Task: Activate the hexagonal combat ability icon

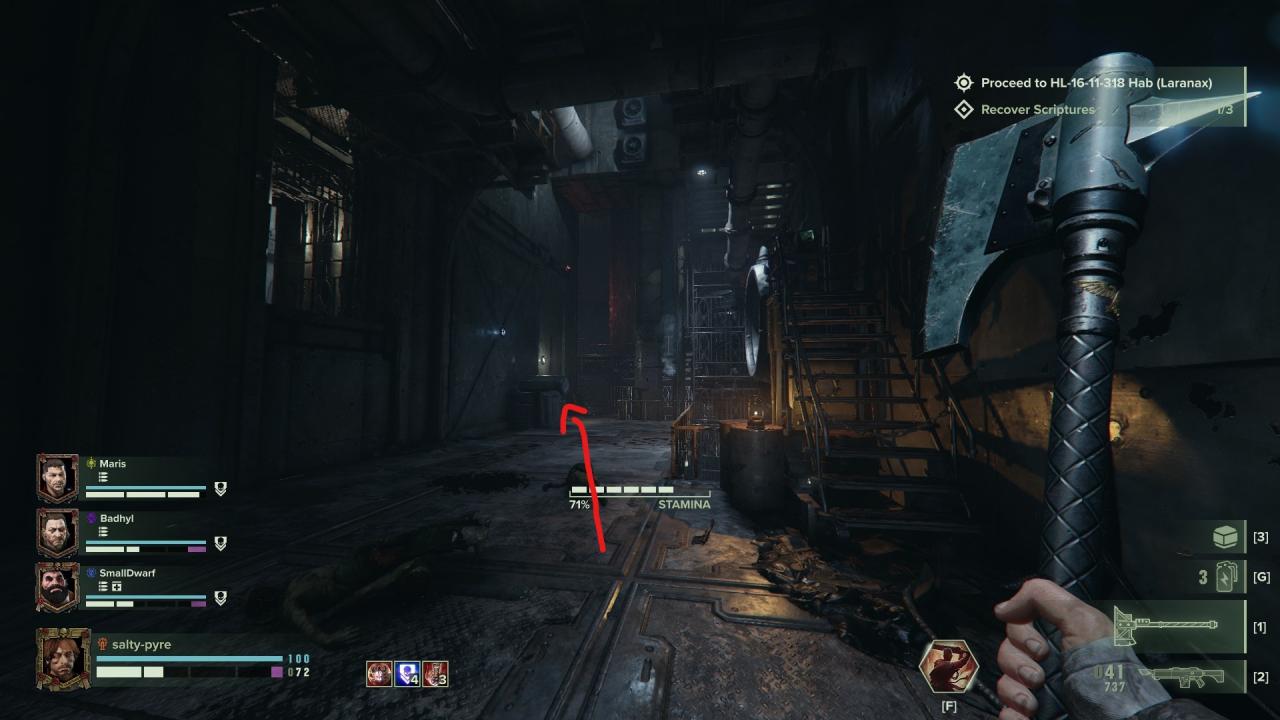Action: 949,667
